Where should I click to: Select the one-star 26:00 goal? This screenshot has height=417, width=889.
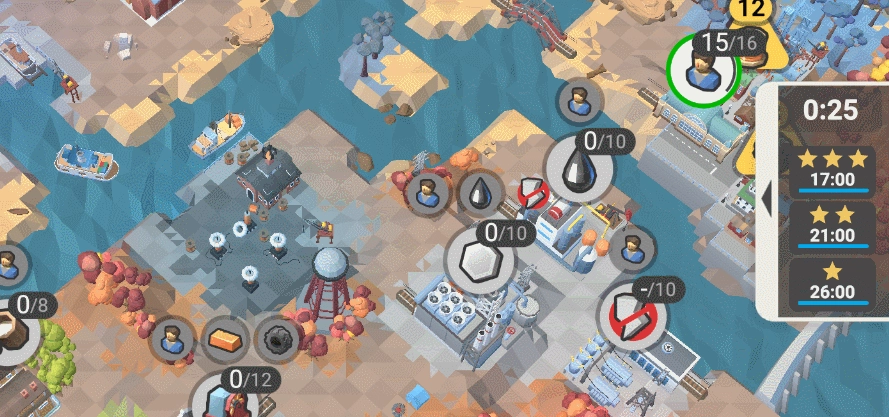click(x=831, y=282)
